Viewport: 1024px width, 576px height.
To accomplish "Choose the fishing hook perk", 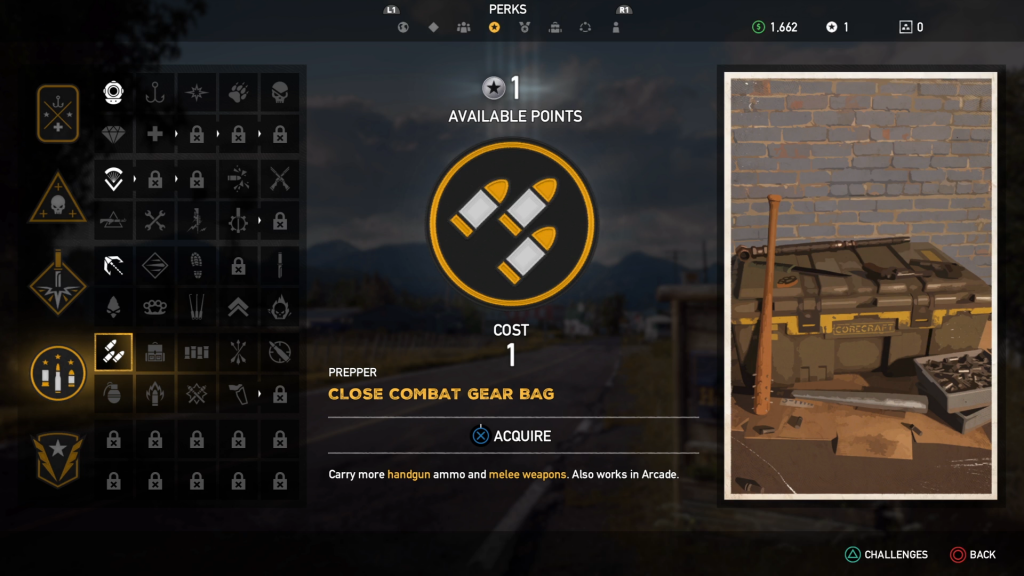I will pyautogui.click(x=155, y=93).
